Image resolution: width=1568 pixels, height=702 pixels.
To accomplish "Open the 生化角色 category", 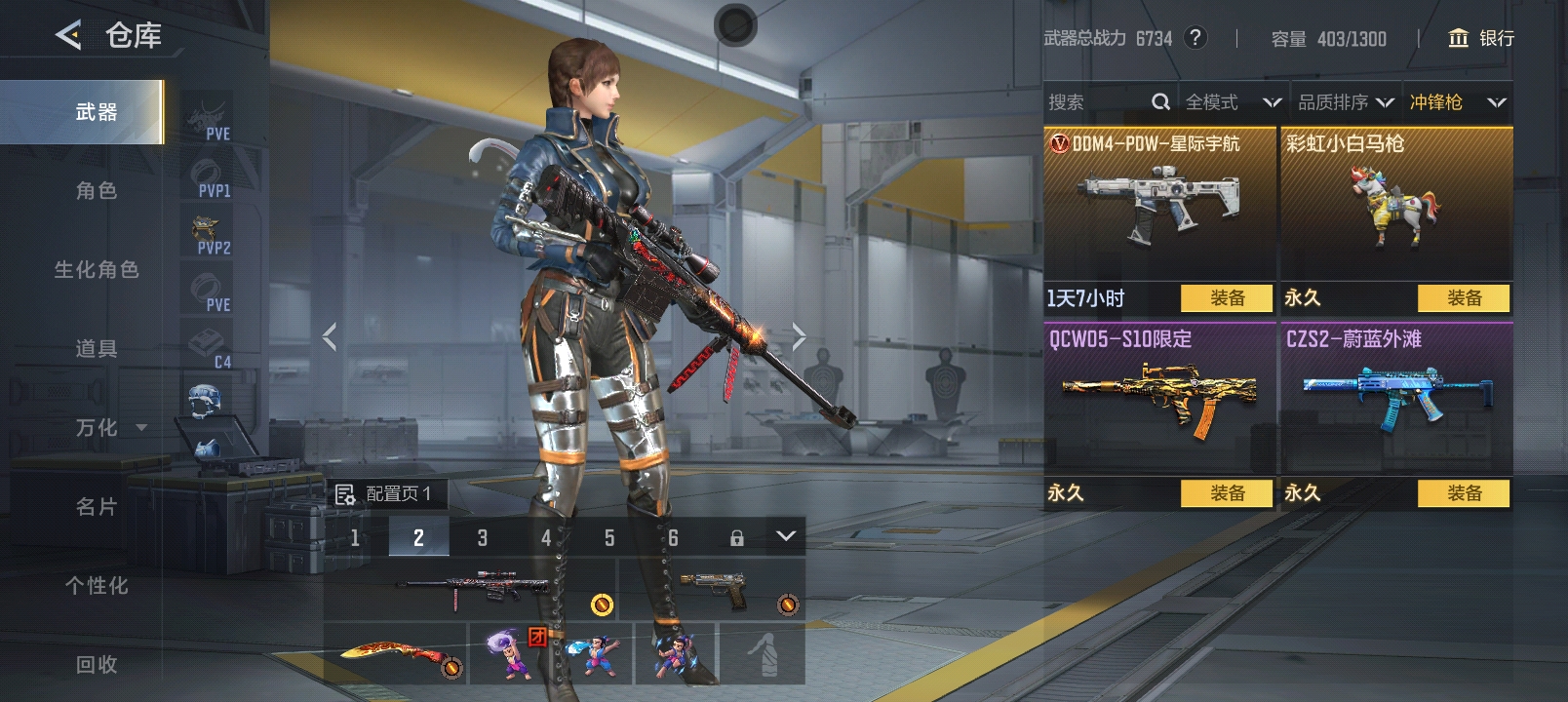I will point(97,270).
